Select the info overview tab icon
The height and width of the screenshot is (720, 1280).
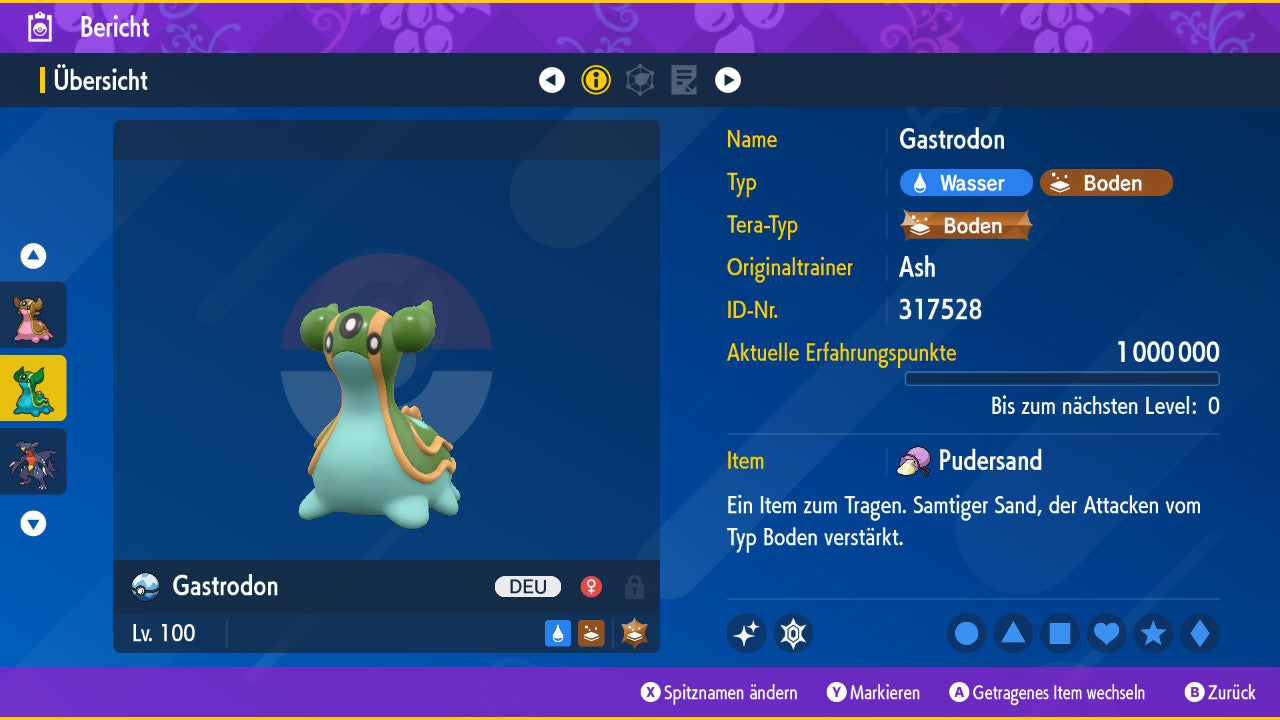click(x=596, y=80)
